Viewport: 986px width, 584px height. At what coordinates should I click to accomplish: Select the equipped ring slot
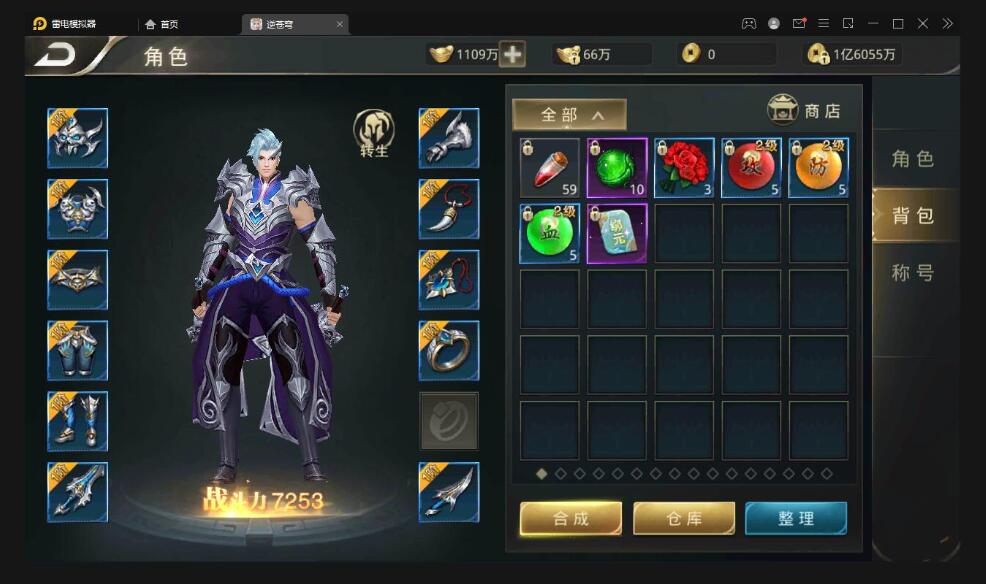[x=448, y=350]
